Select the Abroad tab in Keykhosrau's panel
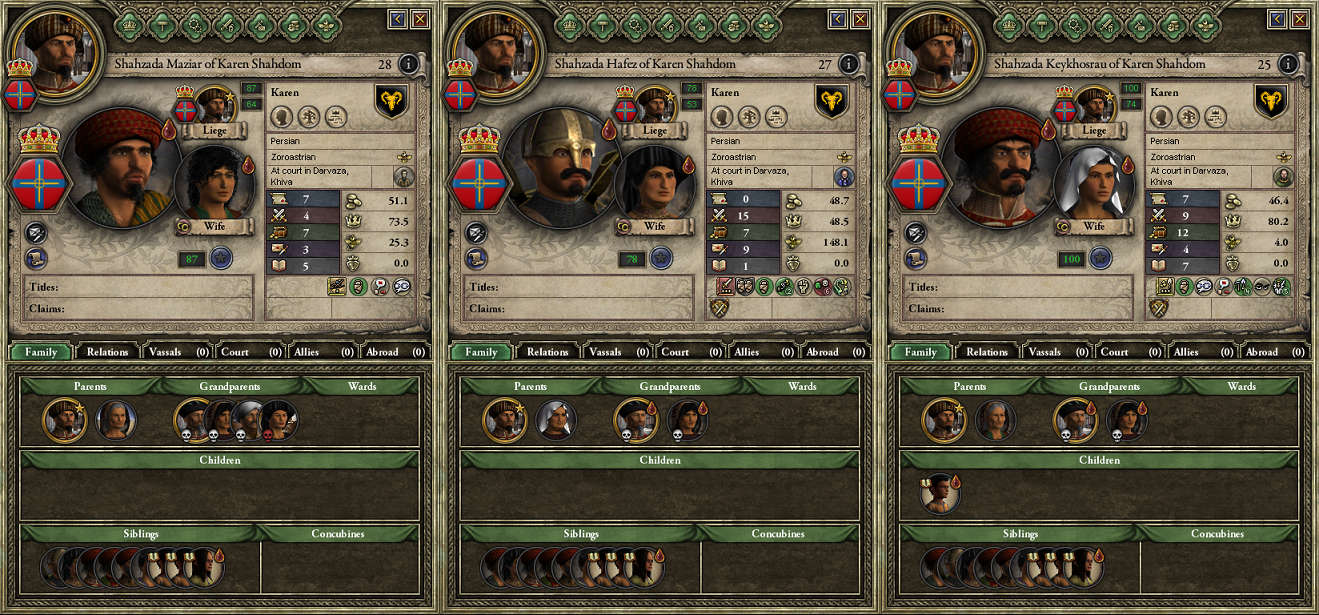The width and height of the screenshot is (1319, 615). pyautogui.click(x=1272, y=352)
